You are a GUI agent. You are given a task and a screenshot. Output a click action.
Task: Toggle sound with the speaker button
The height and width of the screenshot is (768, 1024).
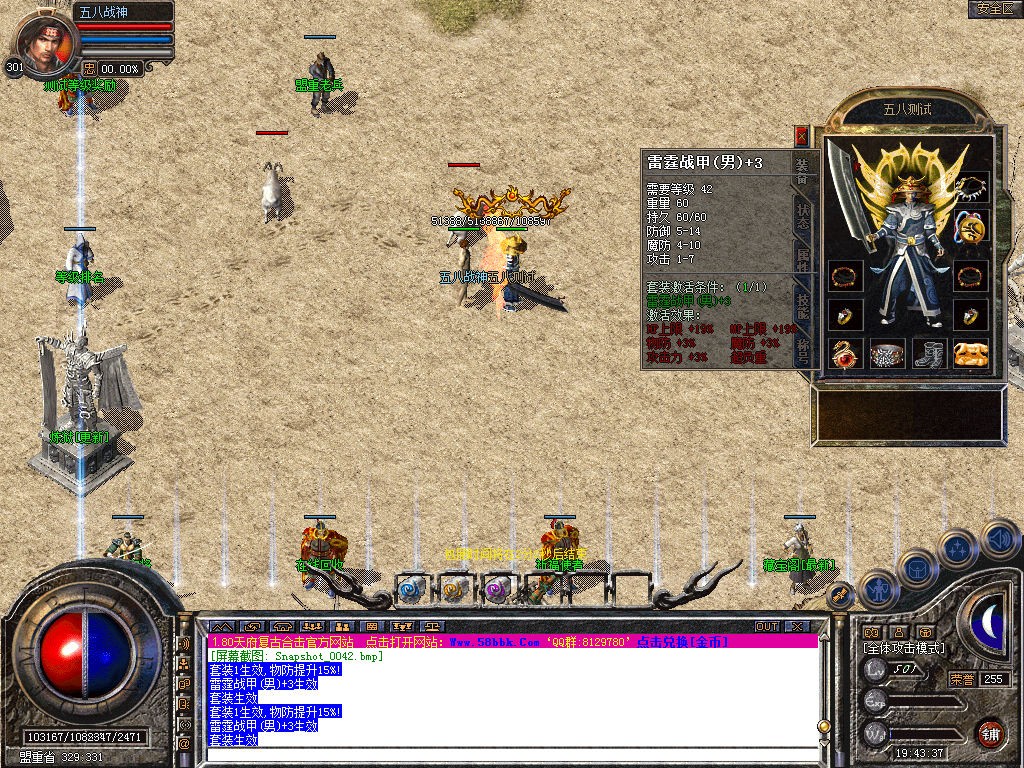tap(999, 539)
